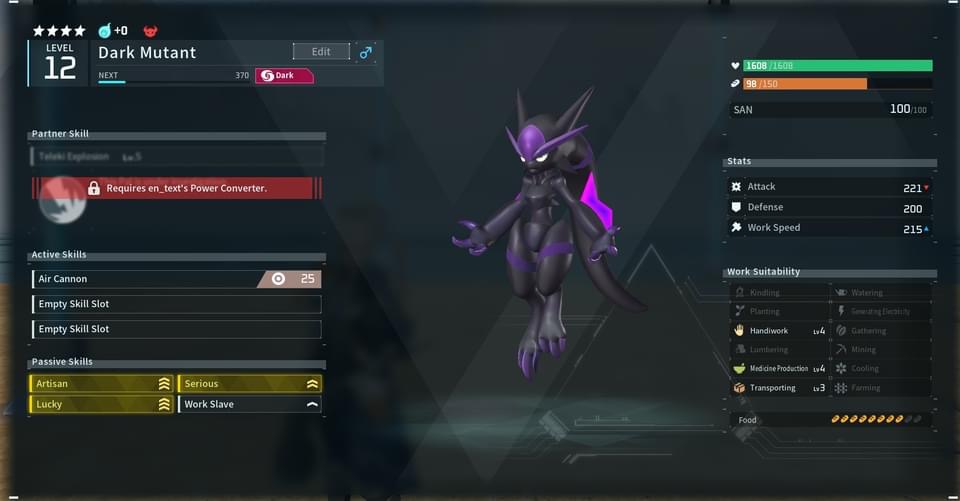Image resolution: width=960 pixels, height=501 pixels.
Task: Click the Handiwork work suitability entry
Action: pos(779,331)
